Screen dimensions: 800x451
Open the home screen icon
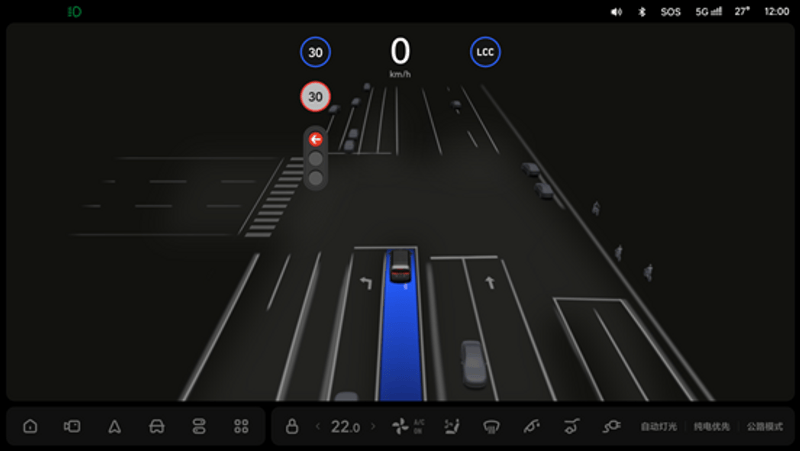[x=30, y=426]
